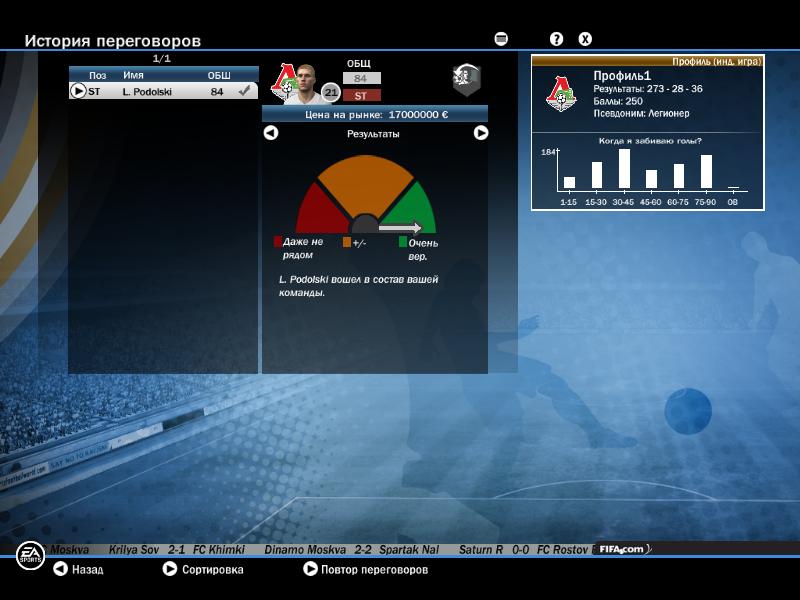Close the screen with the X icon
Screen dimensions: 800x600
pos(586,39)
